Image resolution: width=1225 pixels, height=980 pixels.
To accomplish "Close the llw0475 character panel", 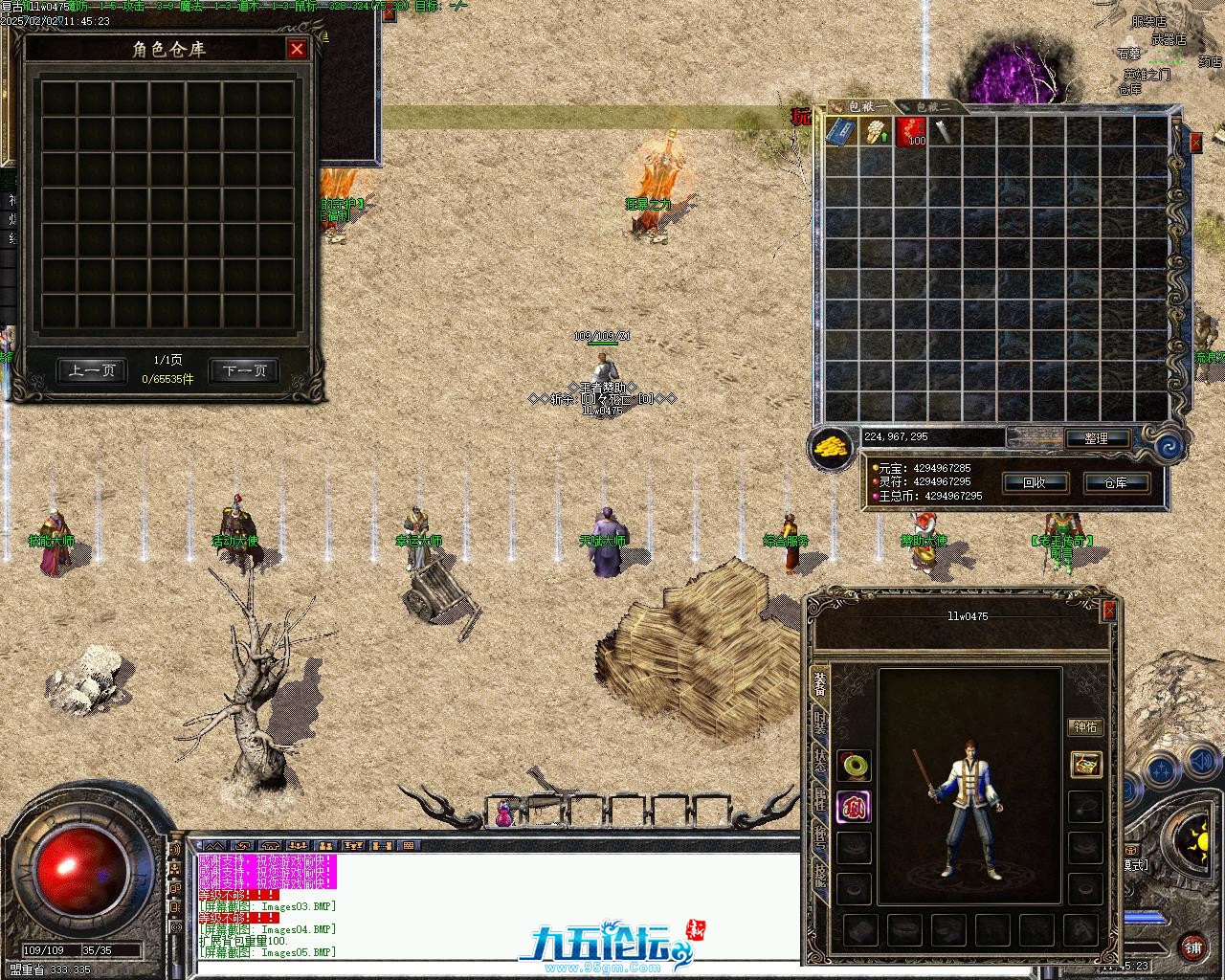I will 1109,610.
